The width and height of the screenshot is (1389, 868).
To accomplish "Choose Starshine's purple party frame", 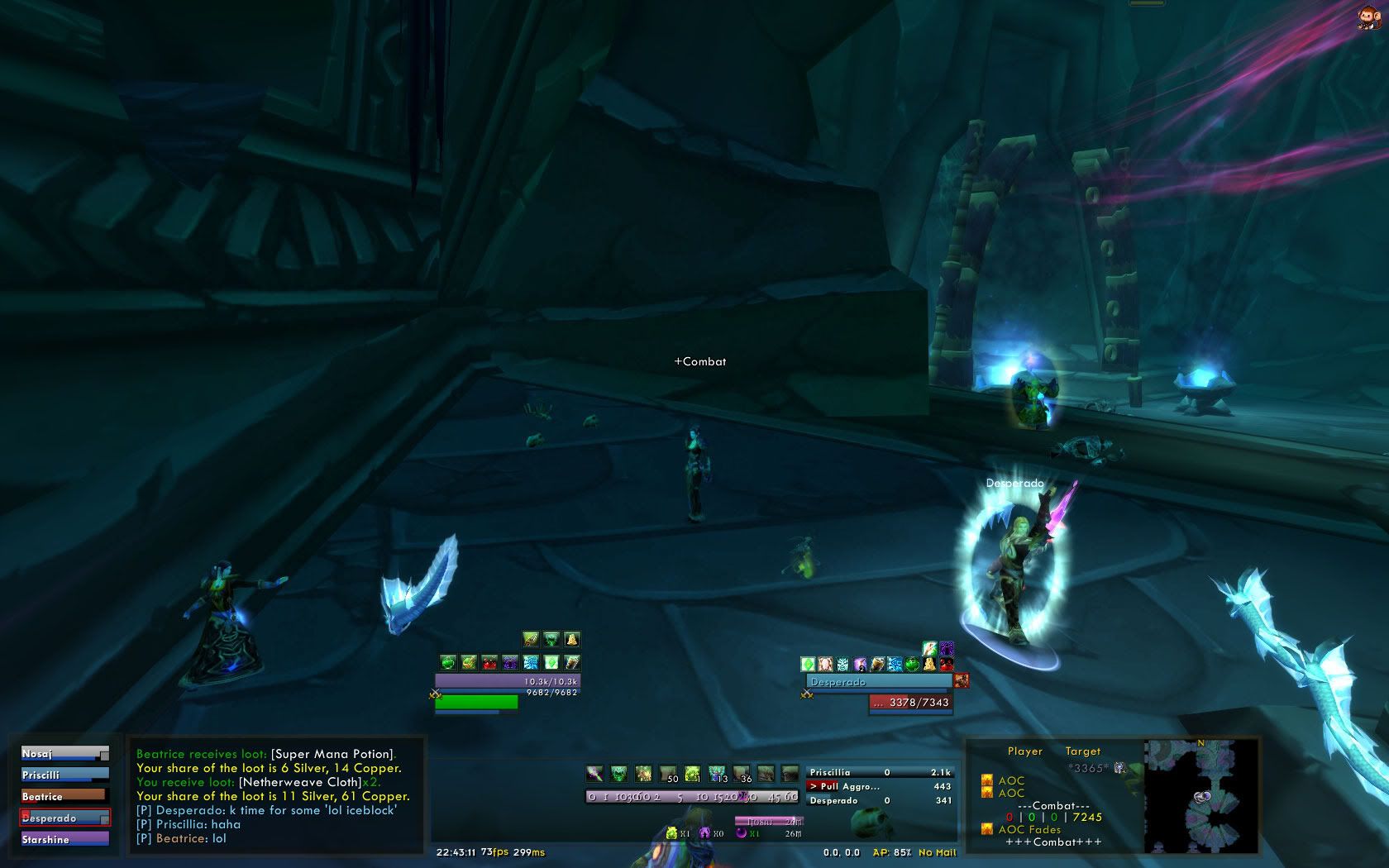I will click(64, 839).
